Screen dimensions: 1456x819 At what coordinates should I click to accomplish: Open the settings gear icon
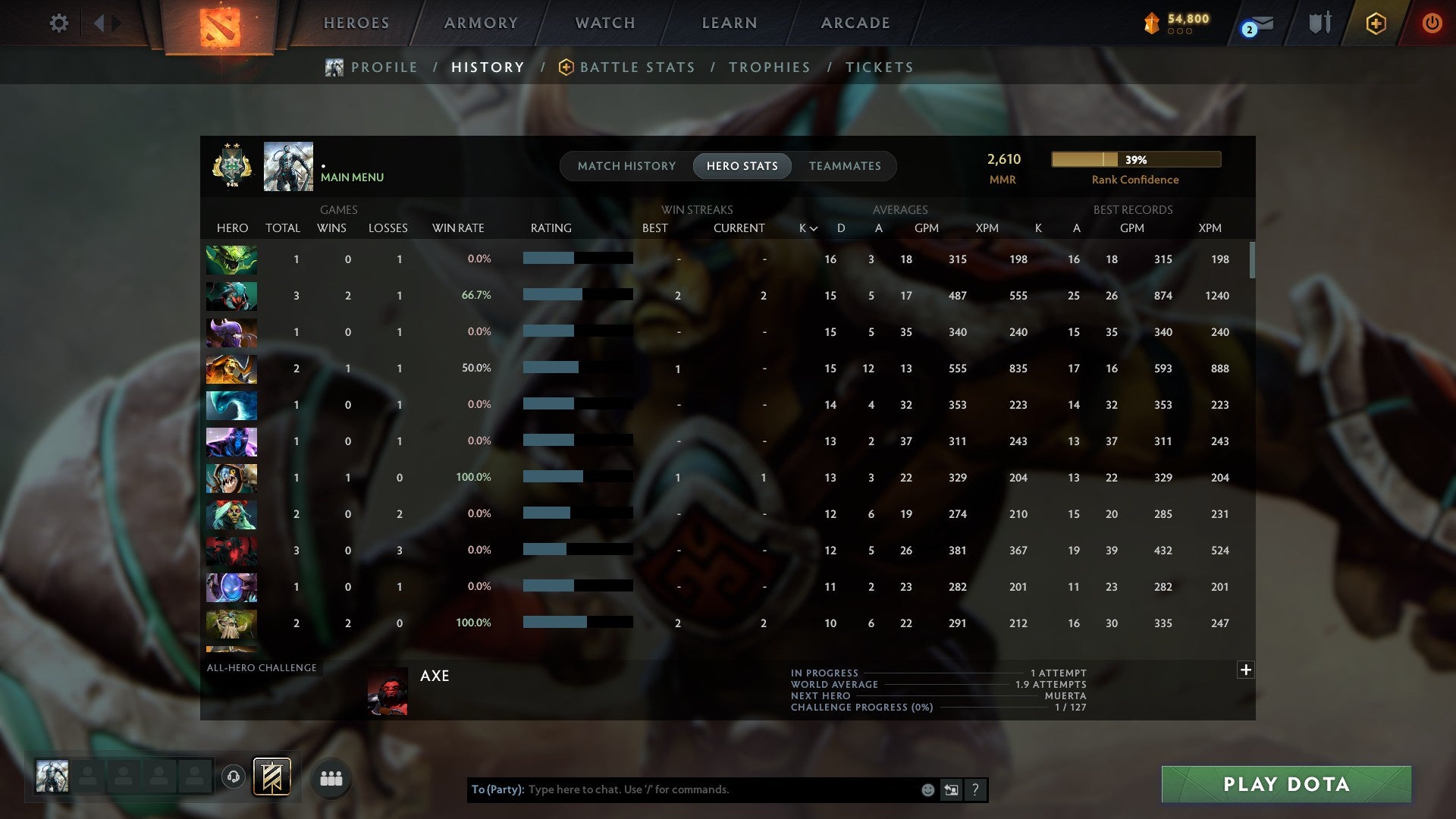(59, 23)
